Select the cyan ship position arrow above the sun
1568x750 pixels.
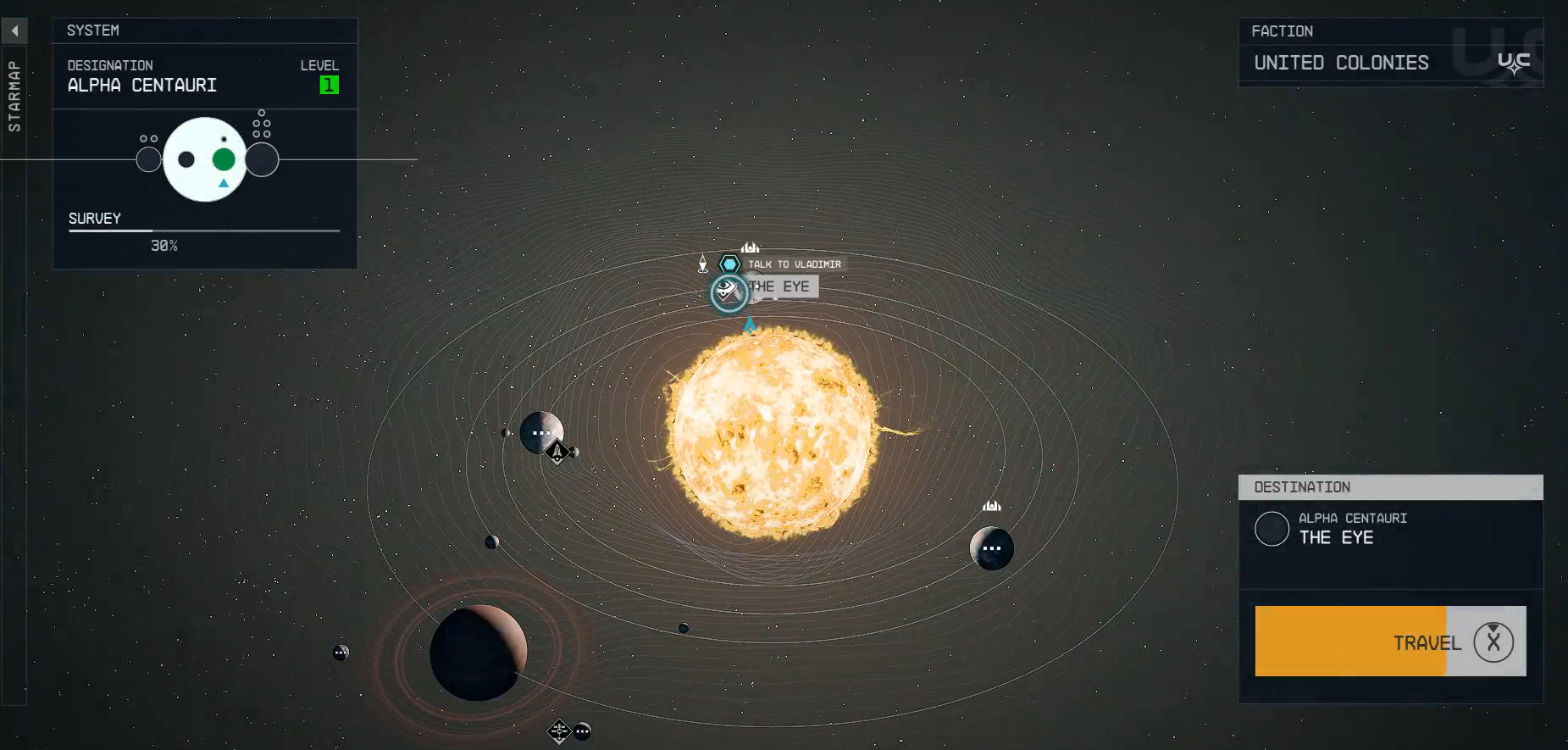click(749, 325)
